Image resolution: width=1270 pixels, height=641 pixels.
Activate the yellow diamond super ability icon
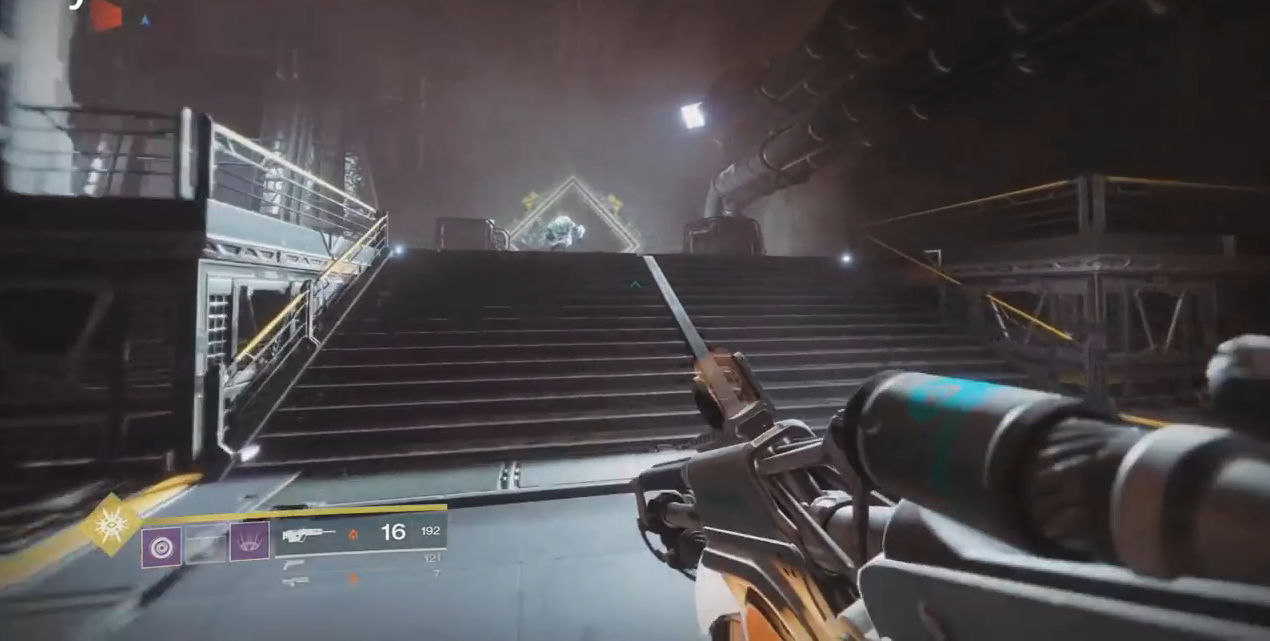click(112, 524)
